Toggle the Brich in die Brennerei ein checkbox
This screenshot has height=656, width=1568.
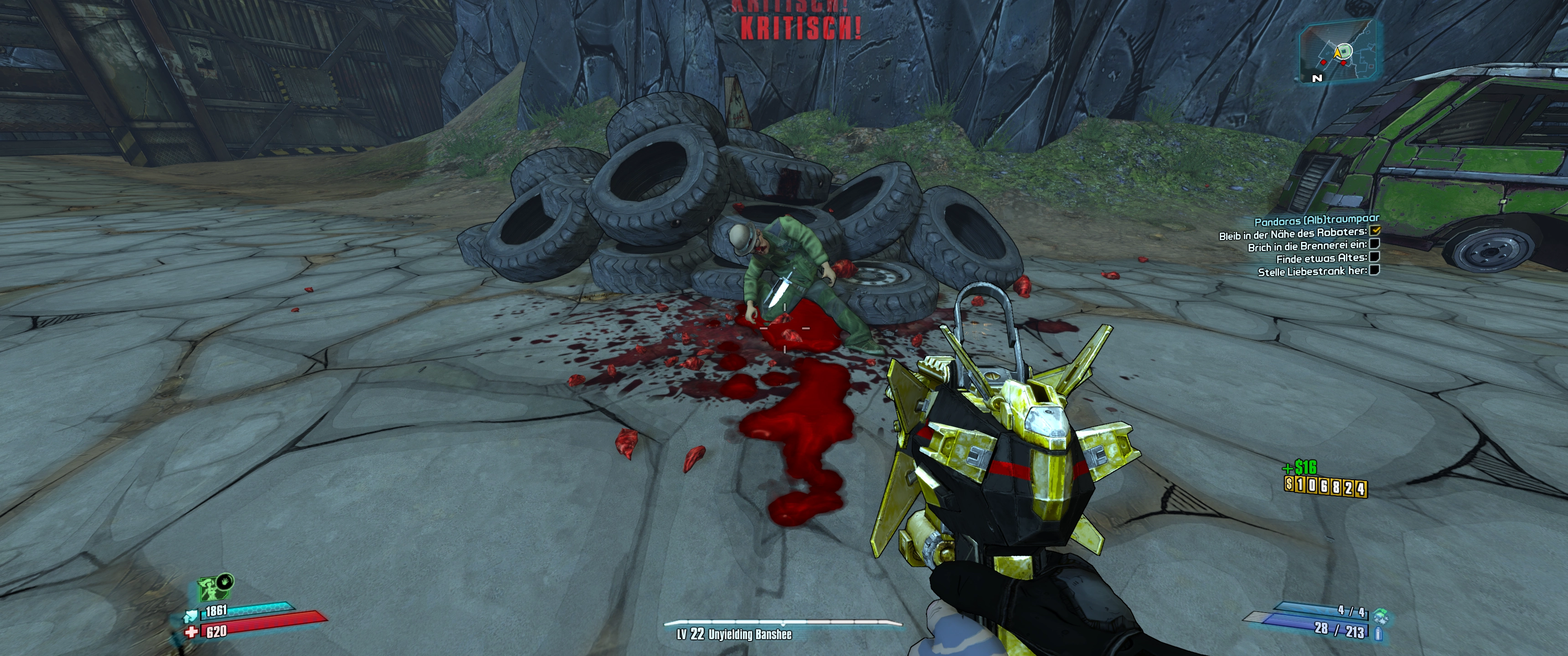click(x=1373, y=244)
